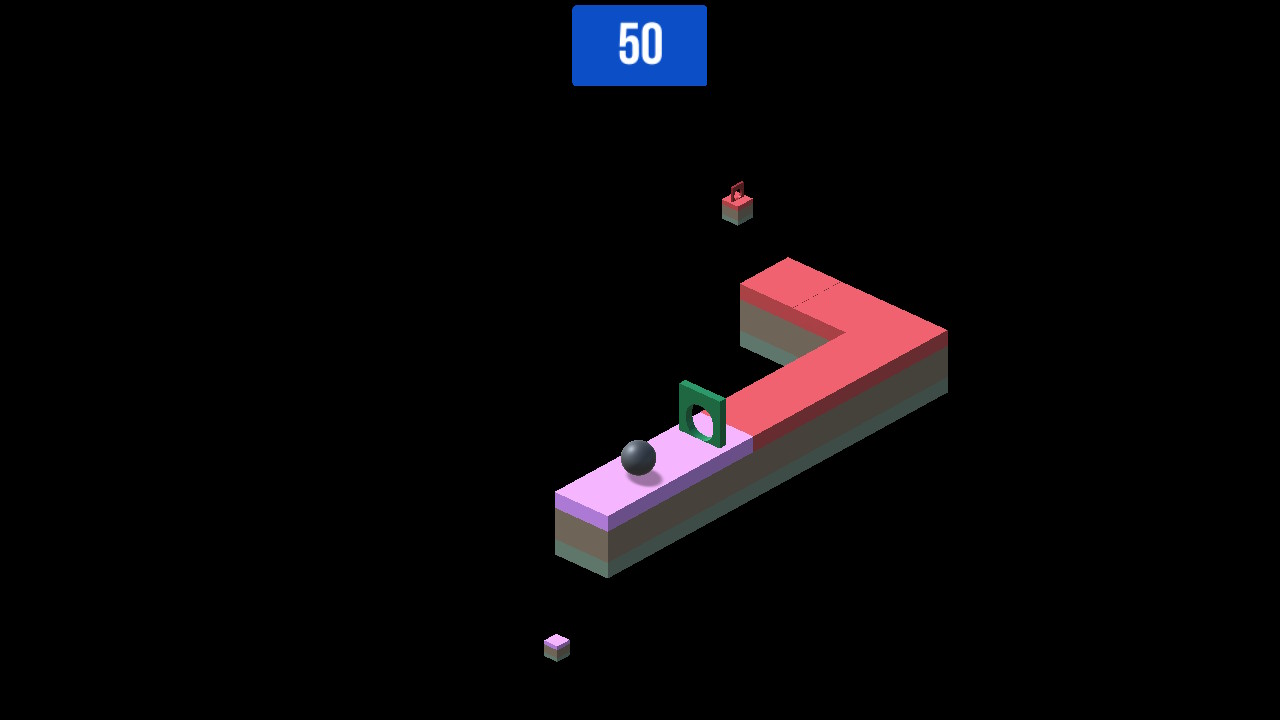
Task: Click the junction where pink meets red platform
Action: pyautogui.click(x=750, y=435)
